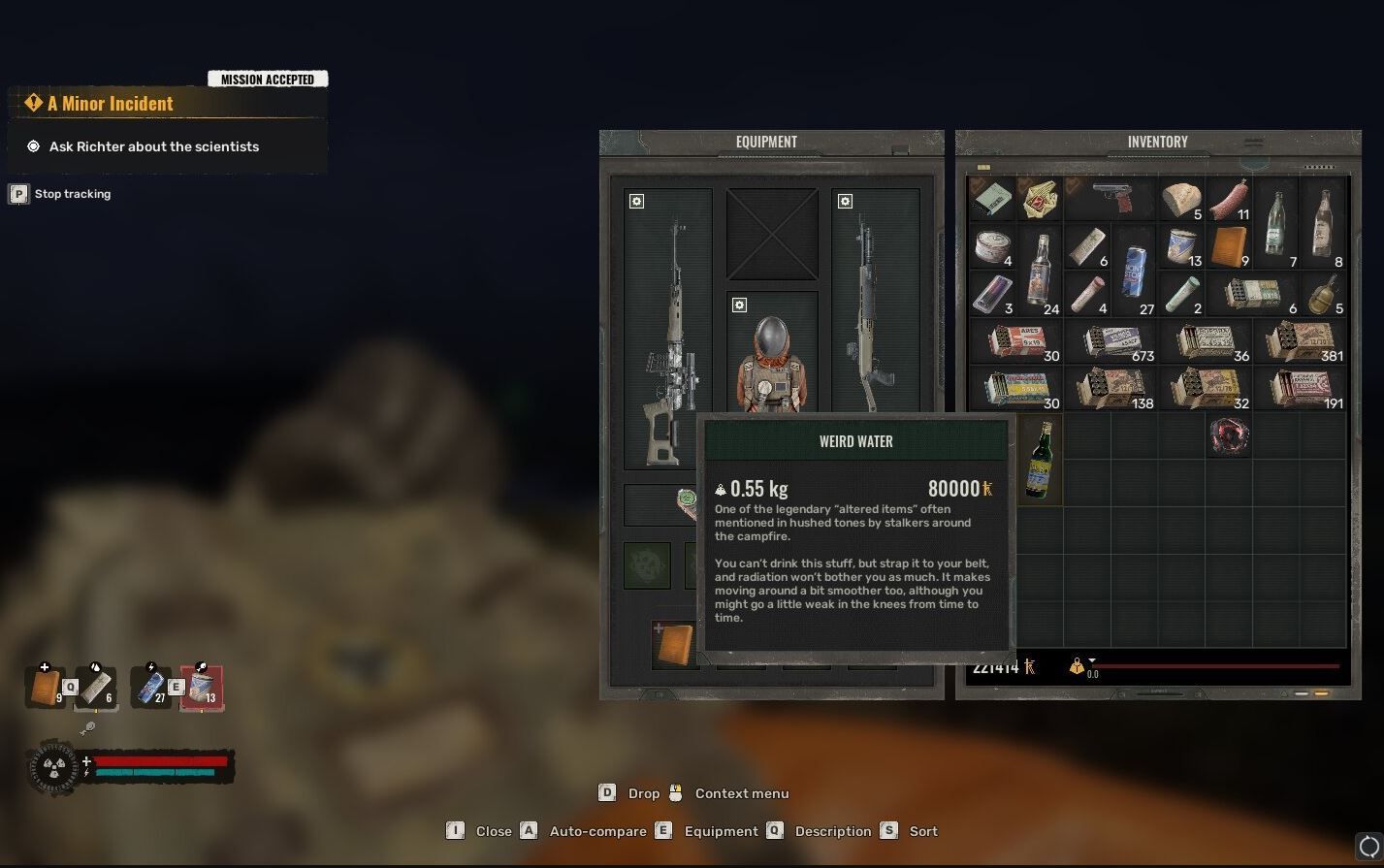Select the equipped sniper rifle slot

668,330
